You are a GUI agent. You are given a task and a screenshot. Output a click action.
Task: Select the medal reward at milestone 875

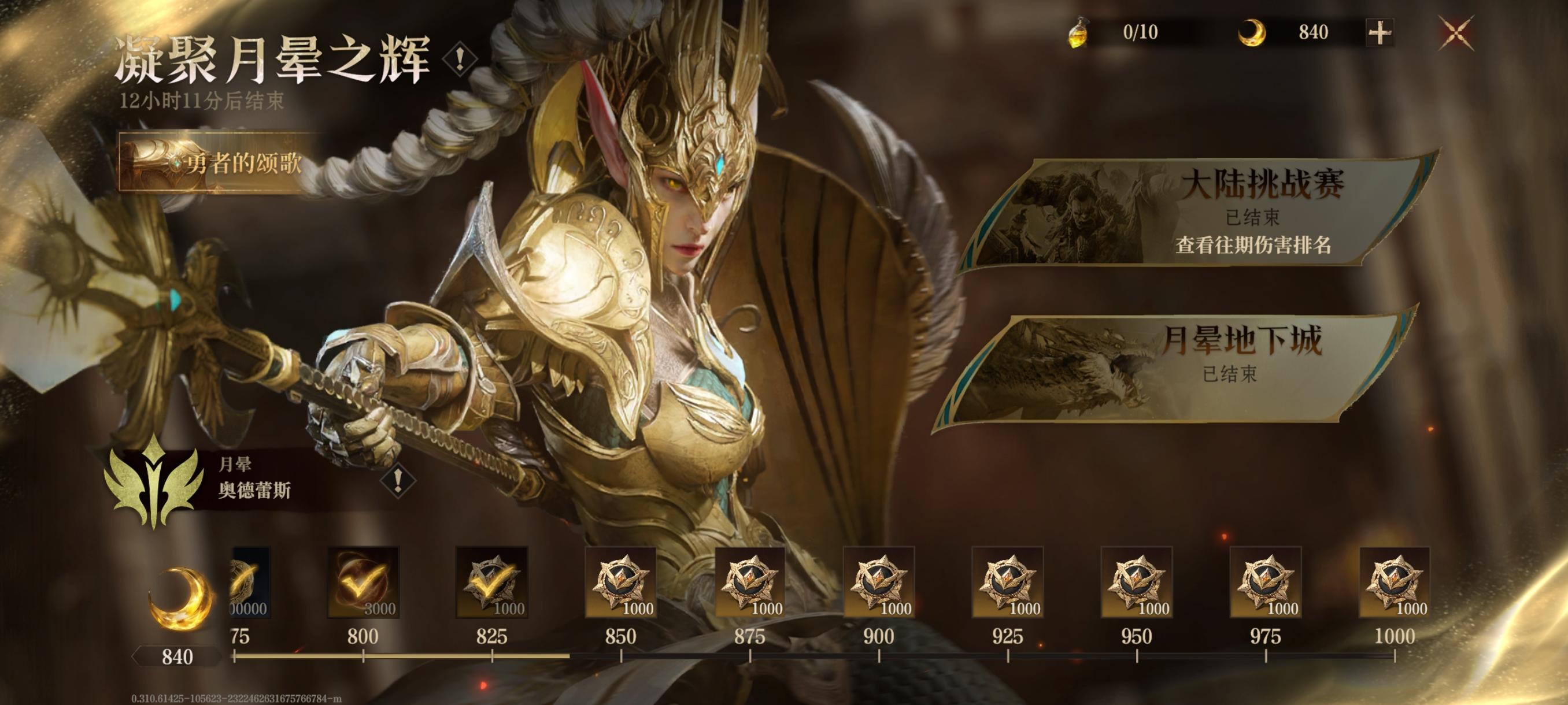(750, 582)
